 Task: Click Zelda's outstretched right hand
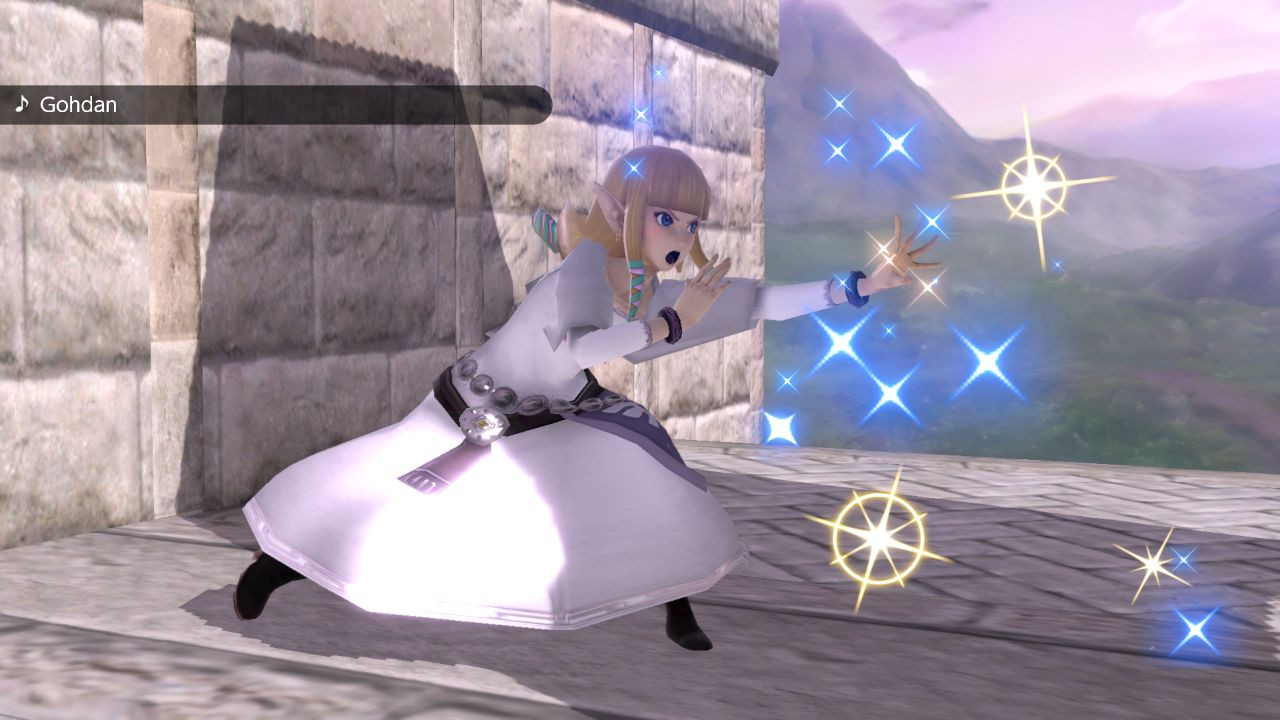898,256
